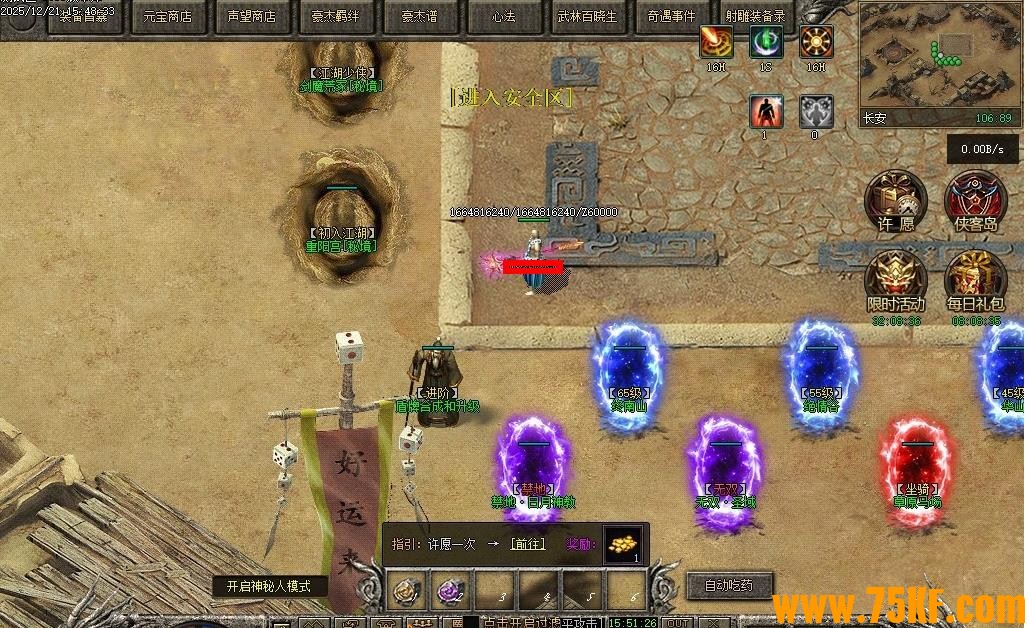Click the gold ingot reward icon
This screenshot has height=628, width=1030.
click(x=623, y=545)
